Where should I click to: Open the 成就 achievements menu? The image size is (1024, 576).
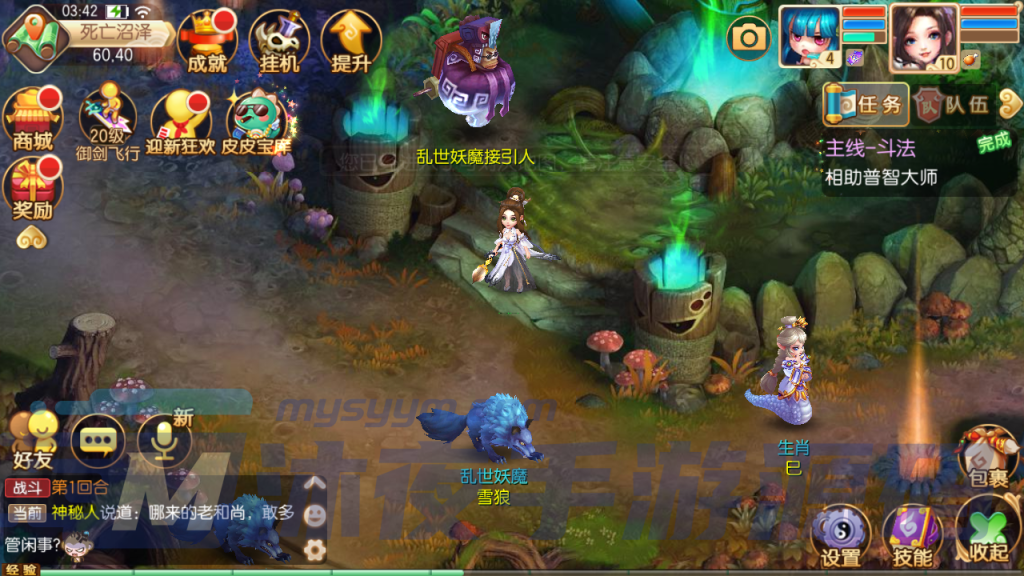pyautogui.click(x=207, y=40)
